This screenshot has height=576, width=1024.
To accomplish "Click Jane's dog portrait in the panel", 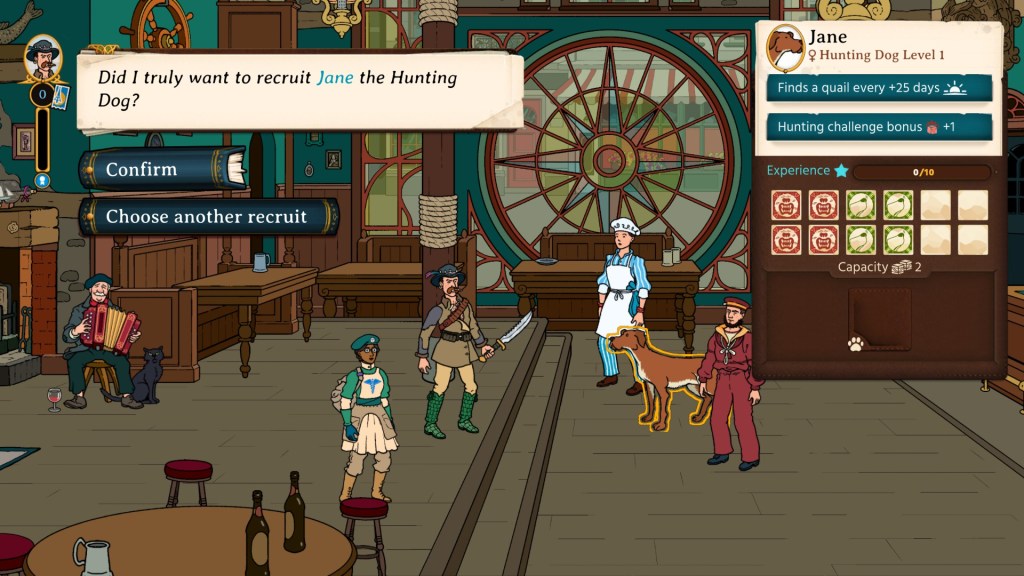I will (x=787, y=48).
